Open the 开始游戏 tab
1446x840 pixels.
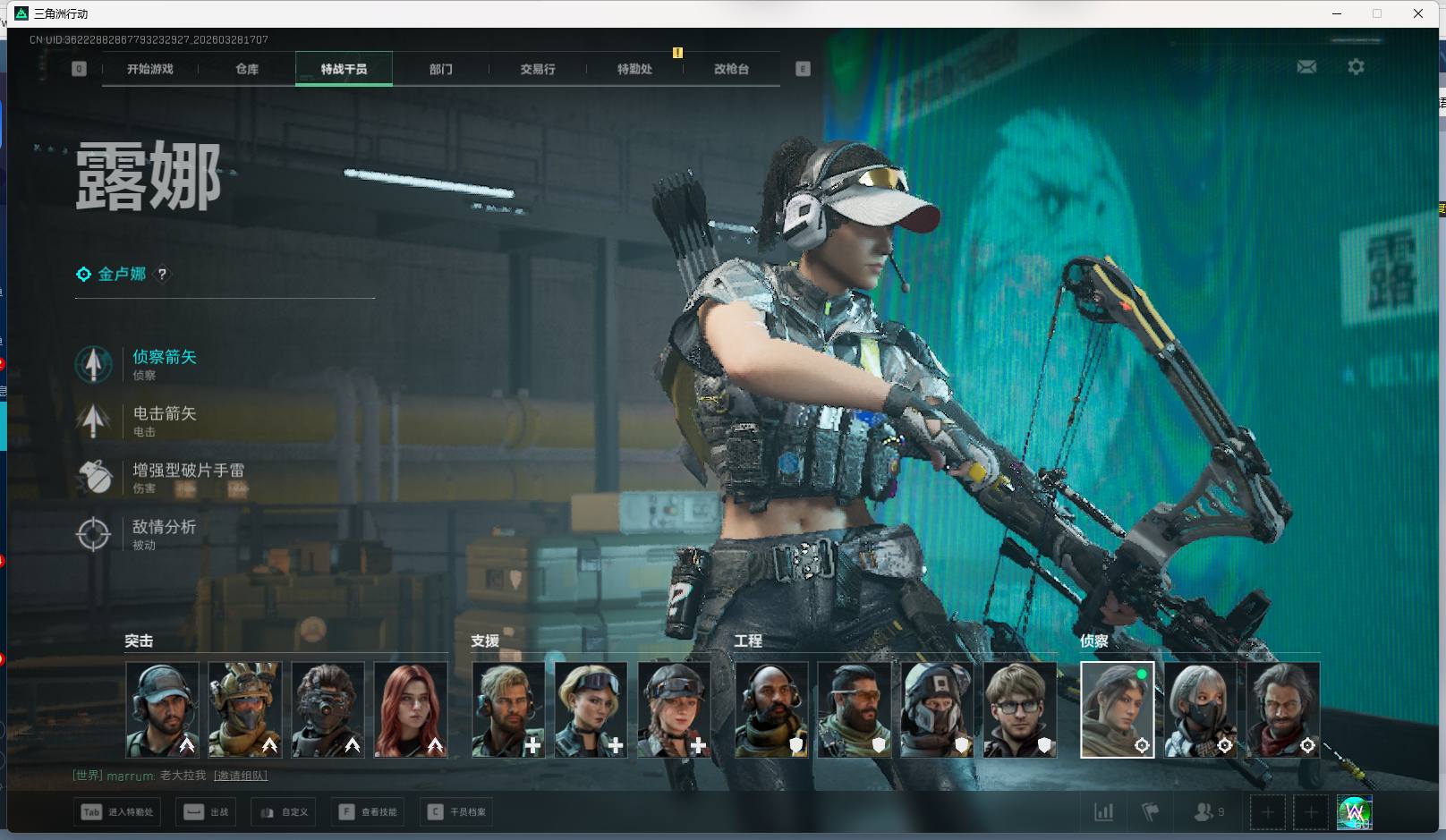150,69
